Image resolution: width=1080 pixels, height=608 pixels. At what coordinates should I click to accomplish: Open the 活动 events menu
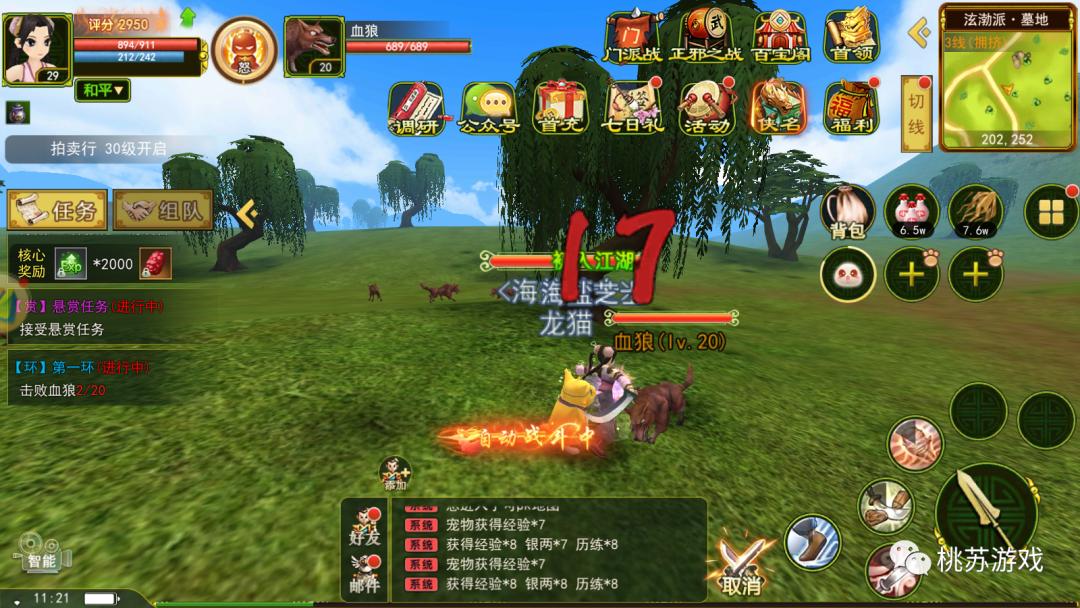(707, 108)
